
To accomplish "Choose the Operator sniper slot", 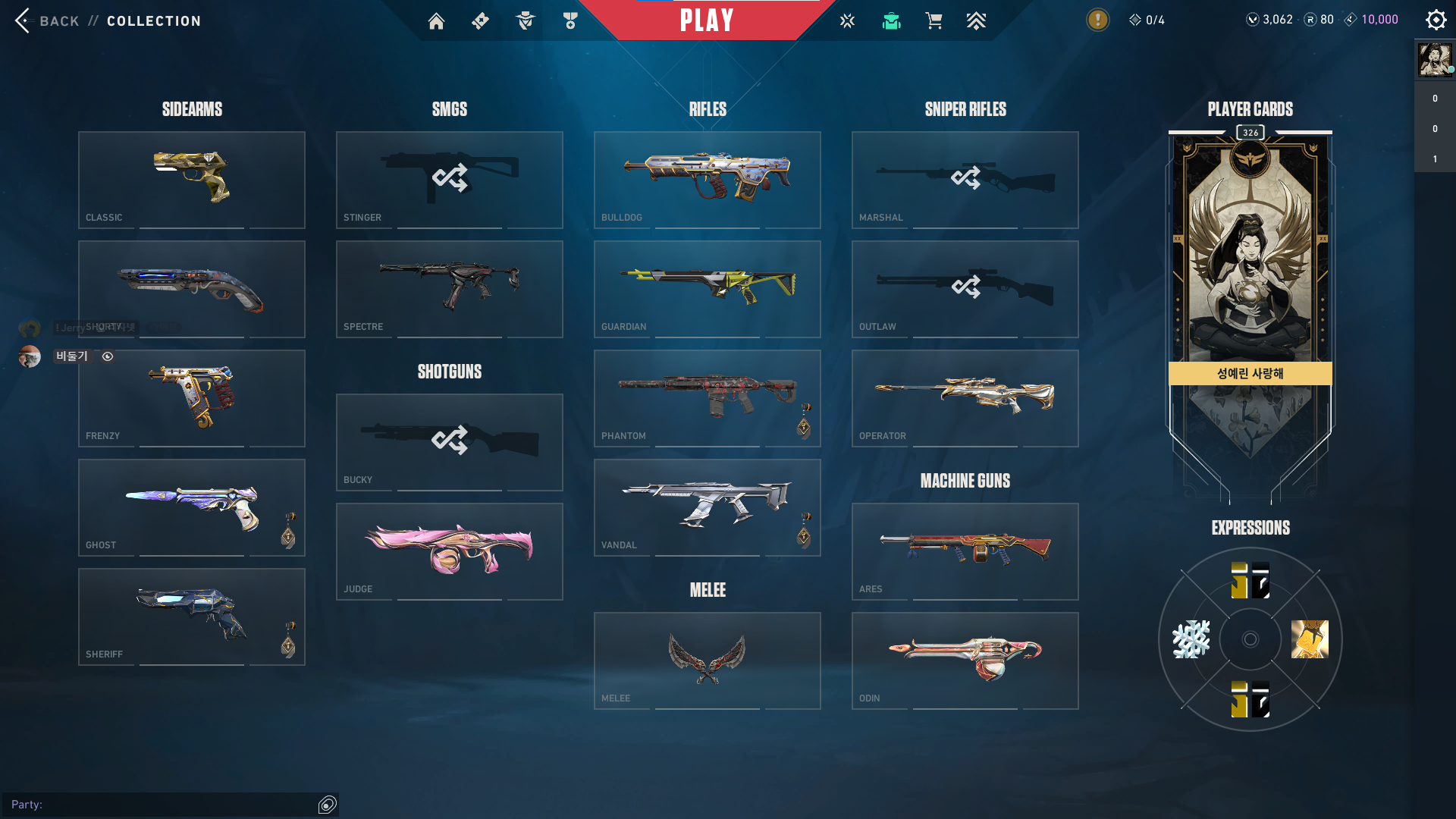I will pos(965,398).
